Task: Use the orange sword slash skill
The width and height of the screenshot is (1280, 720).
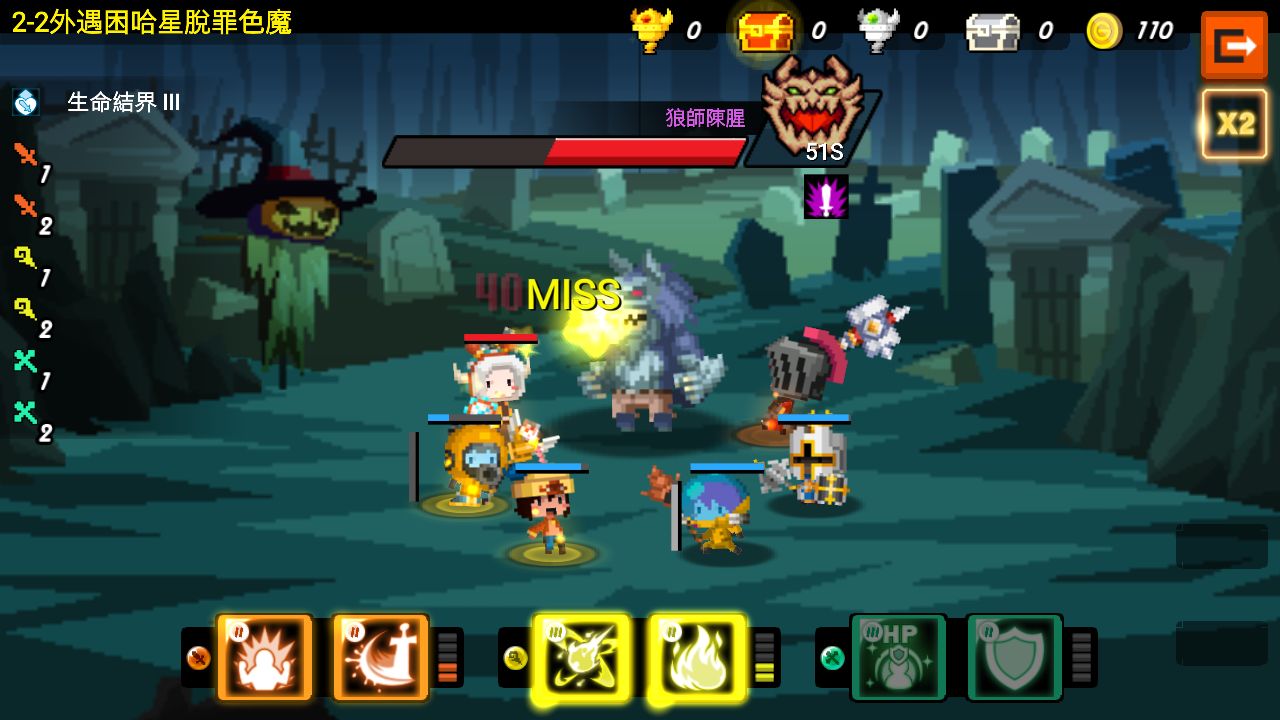Action: pyautogui.click(x=380, y=657)
